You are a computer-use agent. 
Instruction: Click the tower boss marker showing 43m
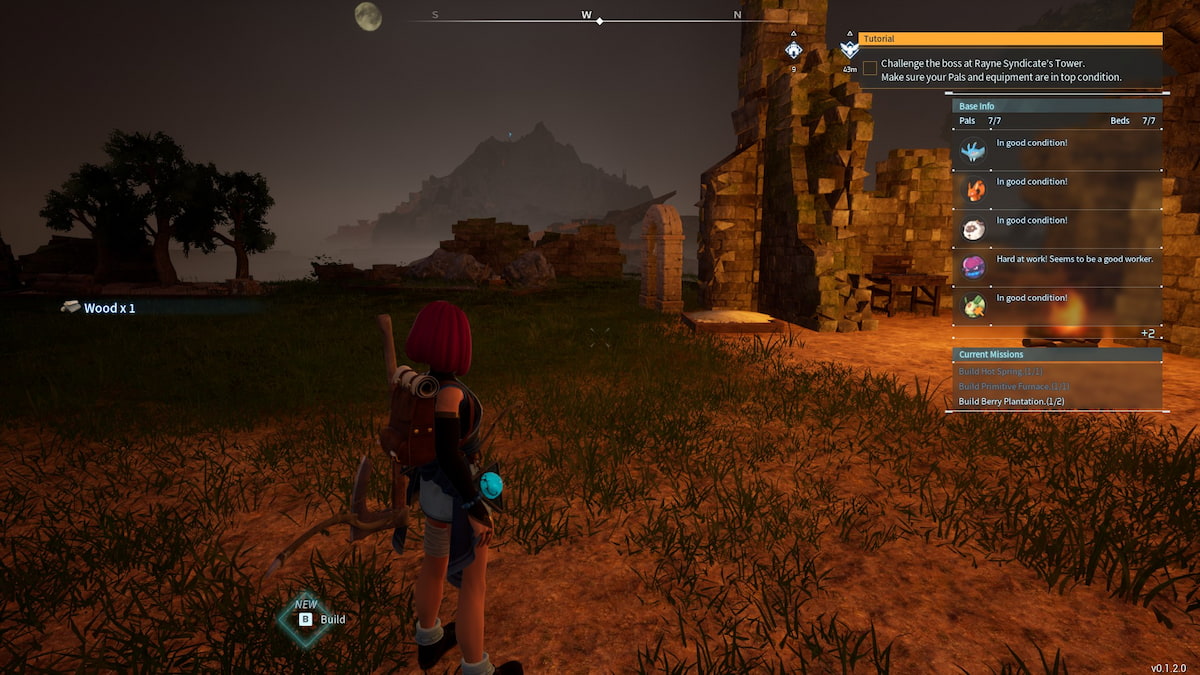tap(849, 51)
